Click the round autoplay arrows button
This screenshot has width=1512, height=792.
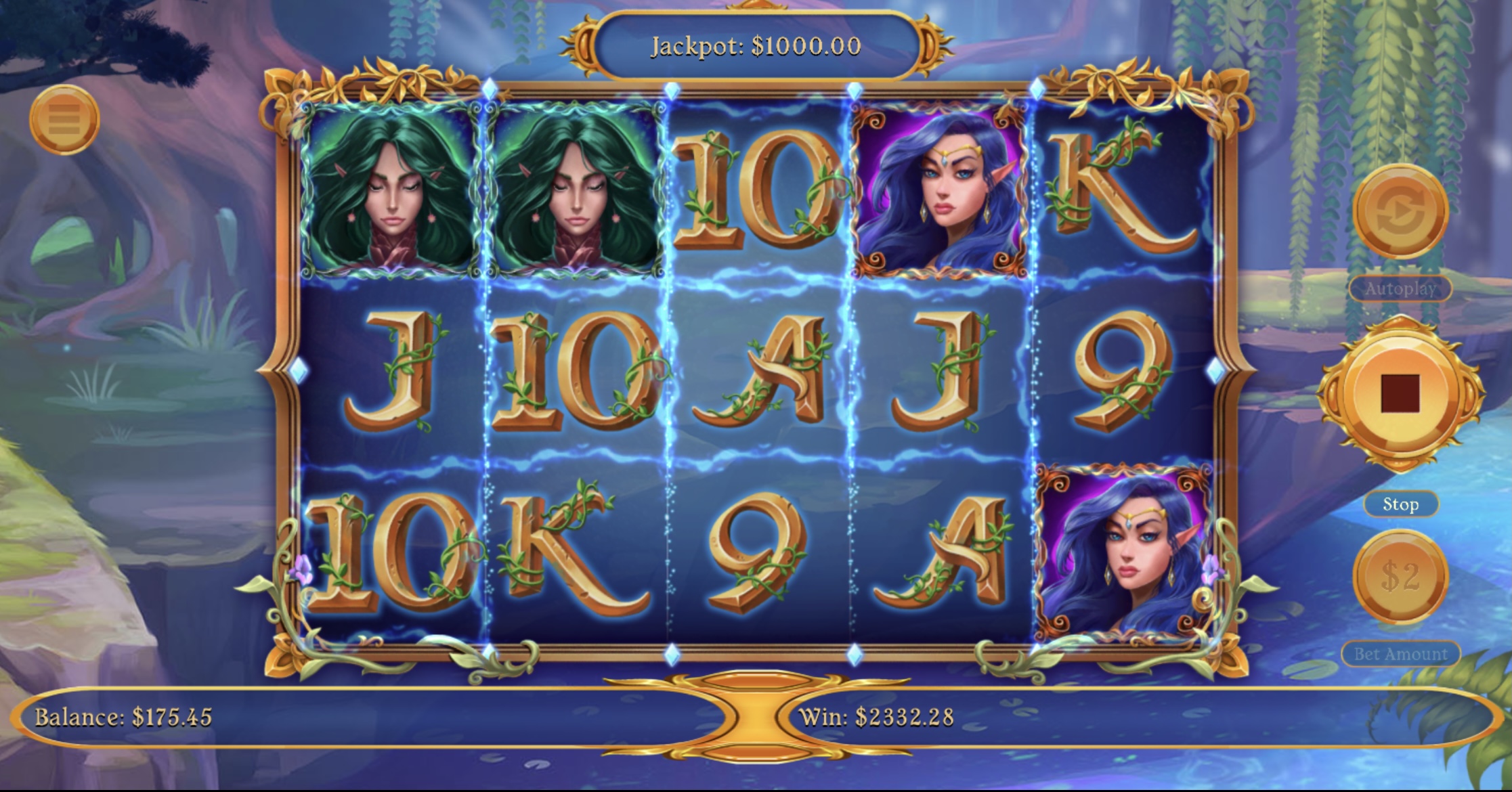pos(1400,211)
